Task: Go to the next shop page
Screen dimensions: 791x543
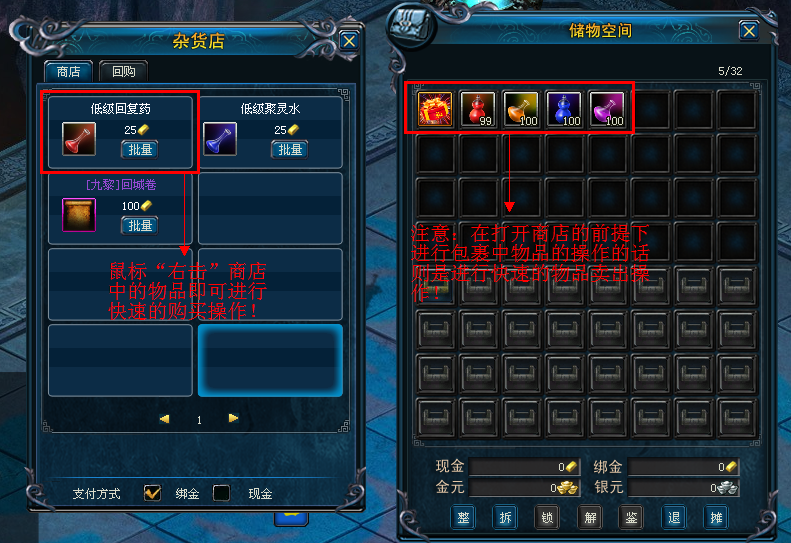Action: click(233, 419)
